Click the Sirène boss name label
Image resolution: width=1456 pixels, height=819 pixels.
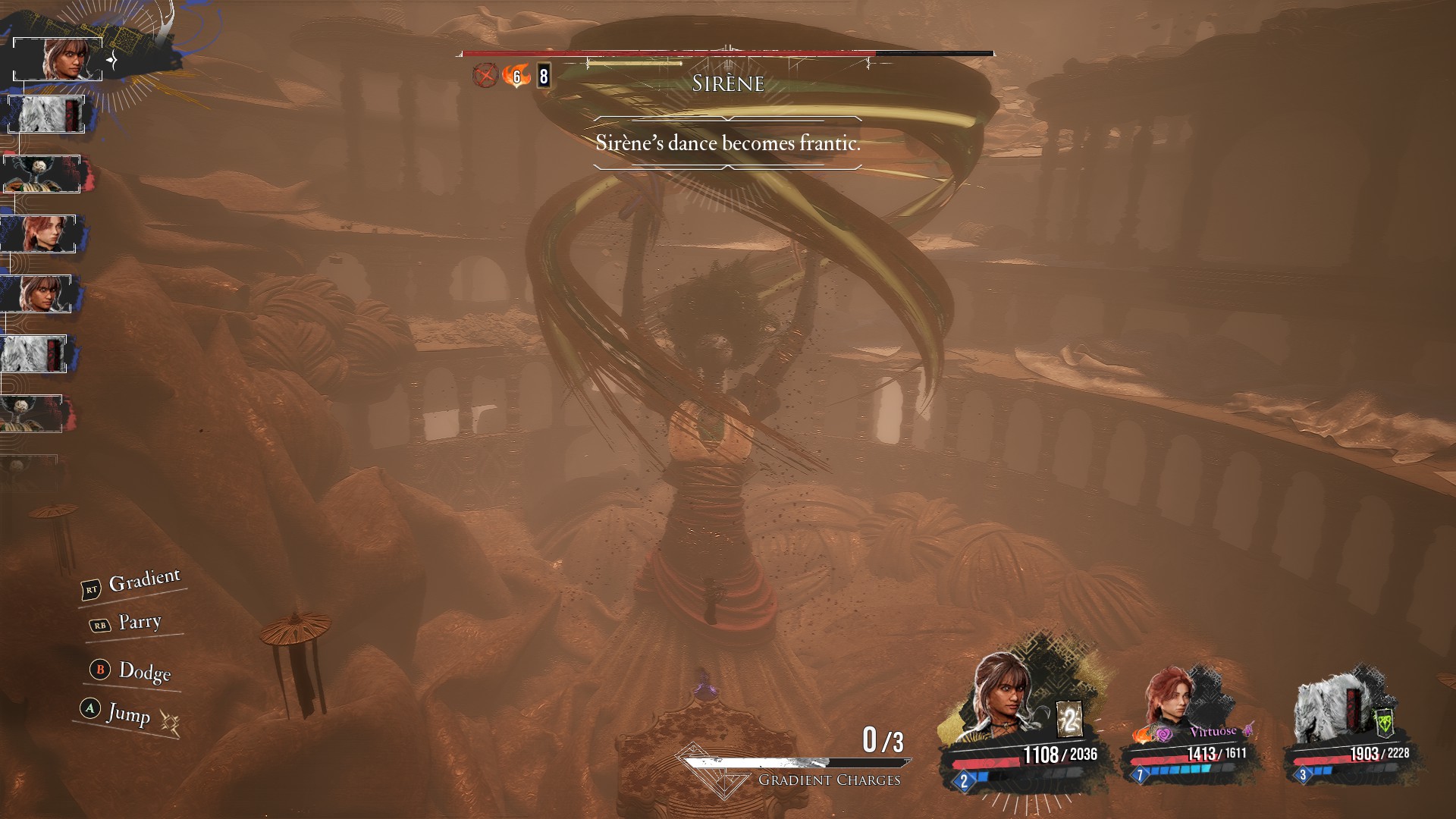point(727,83)
